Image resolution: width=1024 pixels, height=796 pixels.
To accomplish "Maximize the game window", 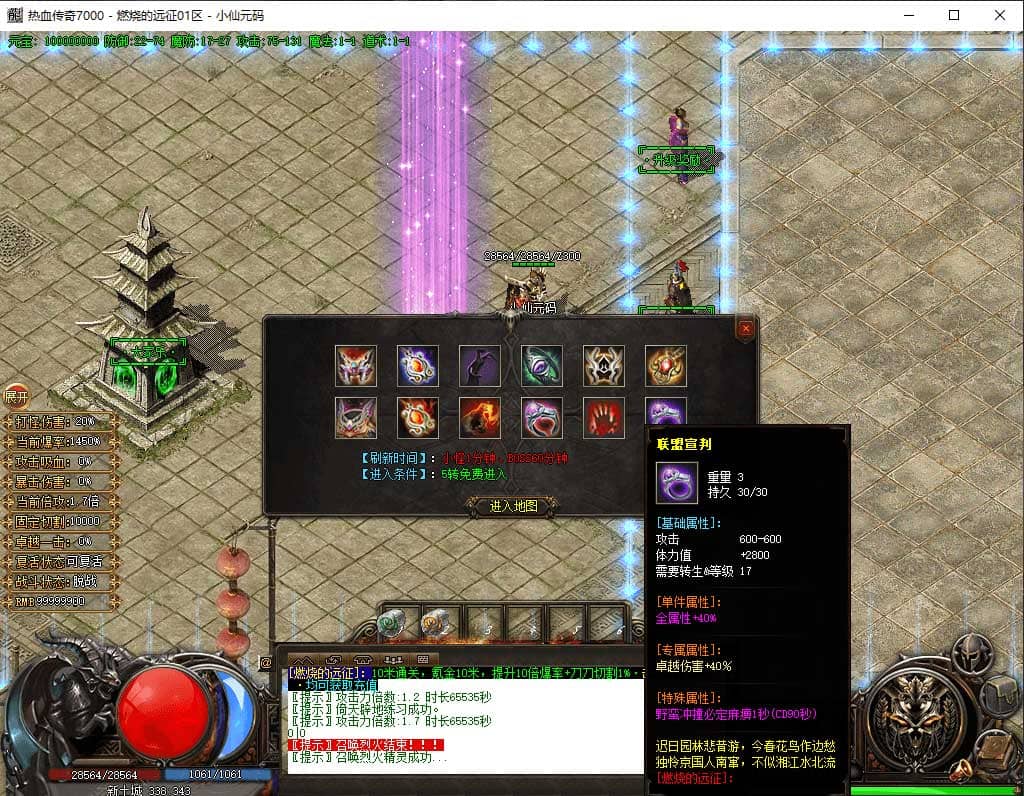I will (x=954, y=15).
